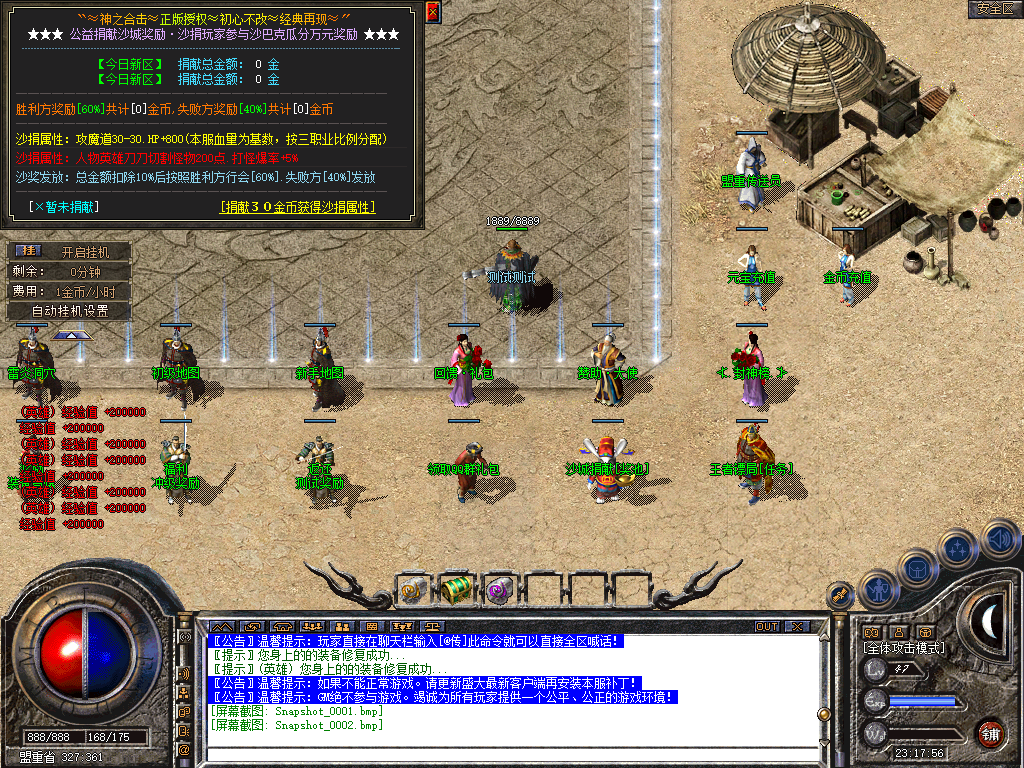Click the @ icon left of chat
The image size is (1024, 768).
pyautogui.click(x=184, y=749)
